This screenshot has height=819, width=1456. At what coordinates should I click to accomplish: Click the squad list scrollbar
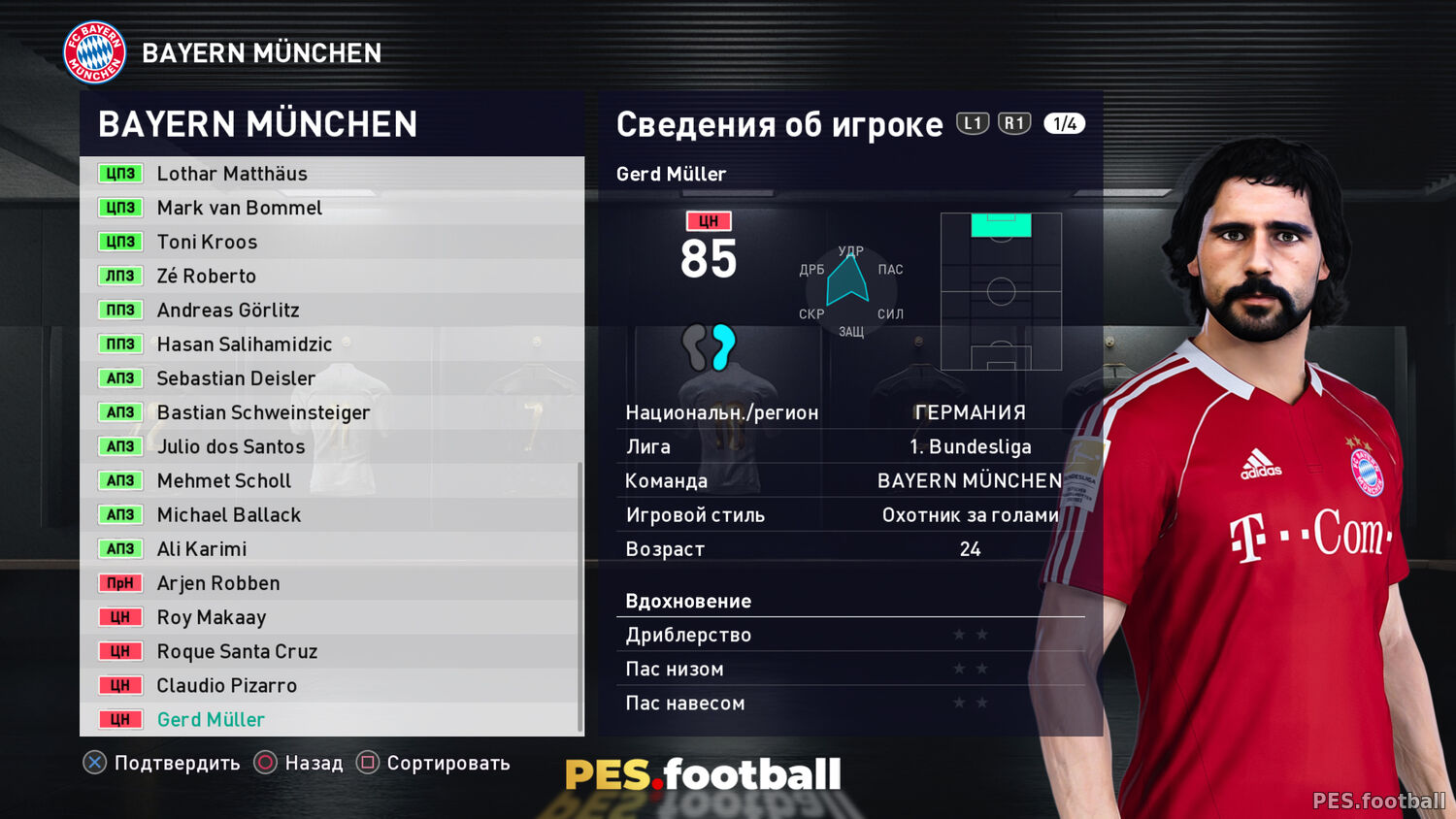tap(580, 597)
